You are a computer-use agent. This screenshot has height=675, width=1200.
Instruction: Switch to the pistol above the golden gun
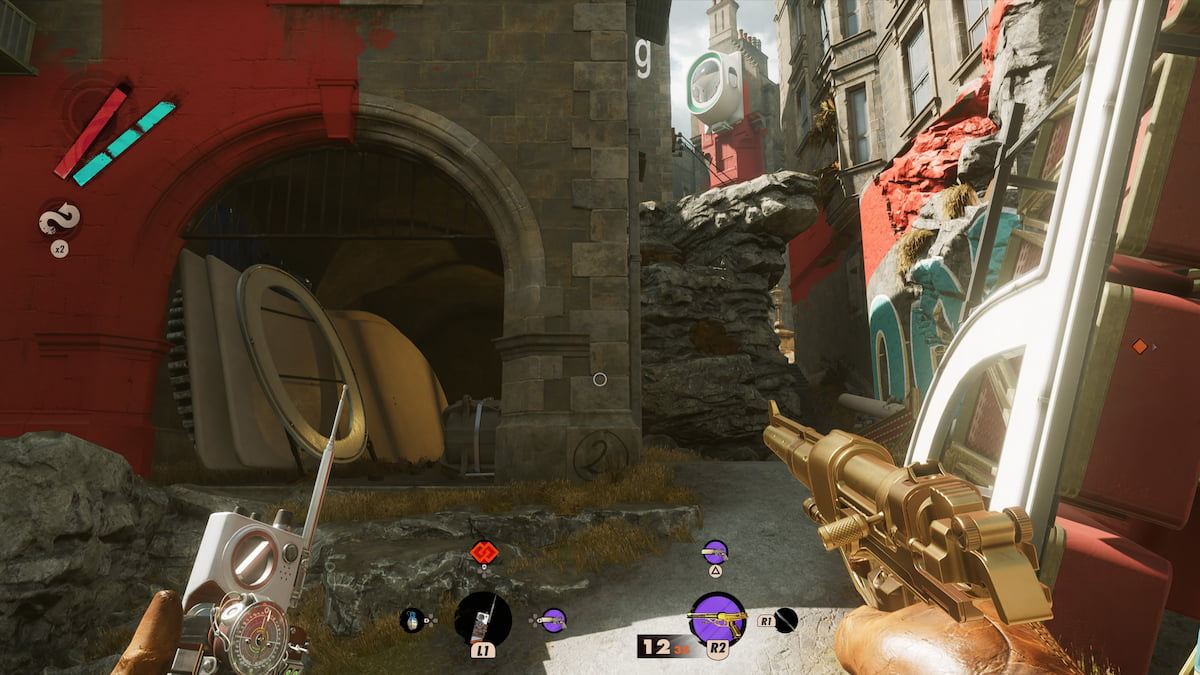pyautogui.click(x=715, y=551)
